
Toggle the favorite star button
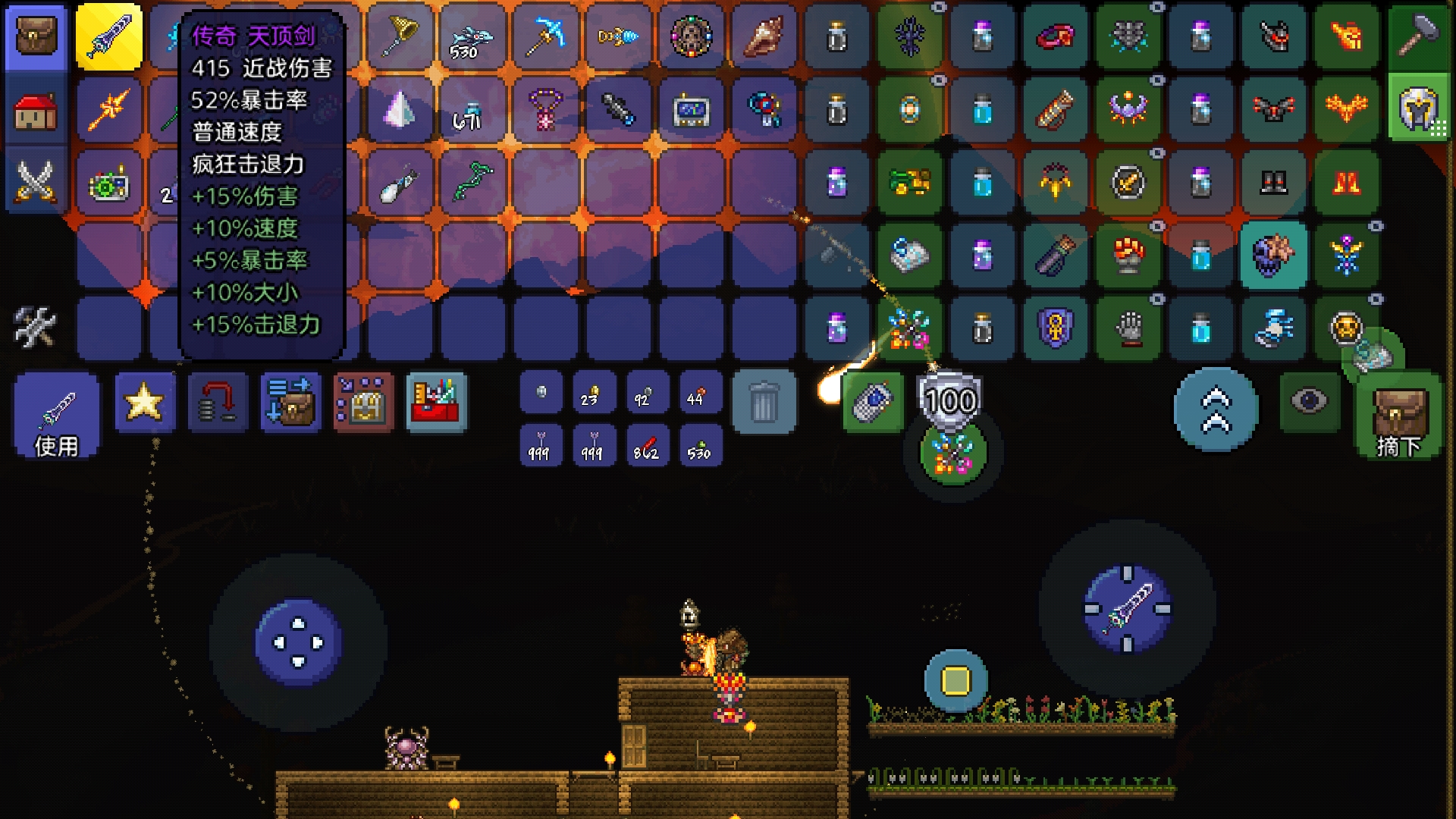click(x=144, y=402)
